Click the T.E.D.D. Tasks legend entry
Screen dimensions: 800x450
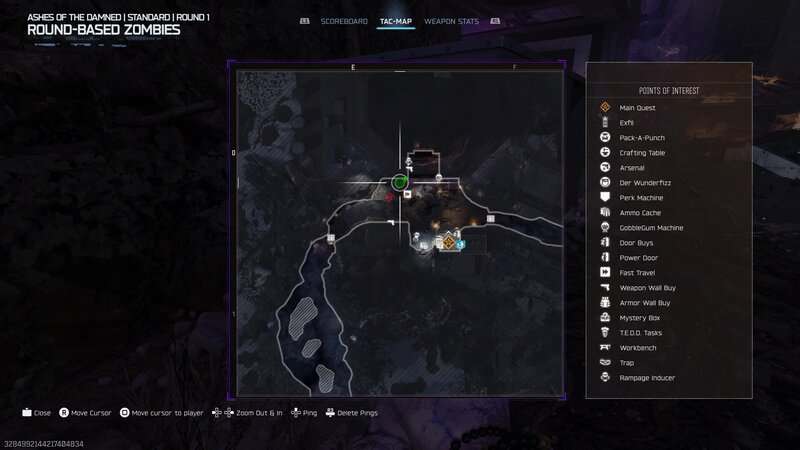tap(641, 333)
